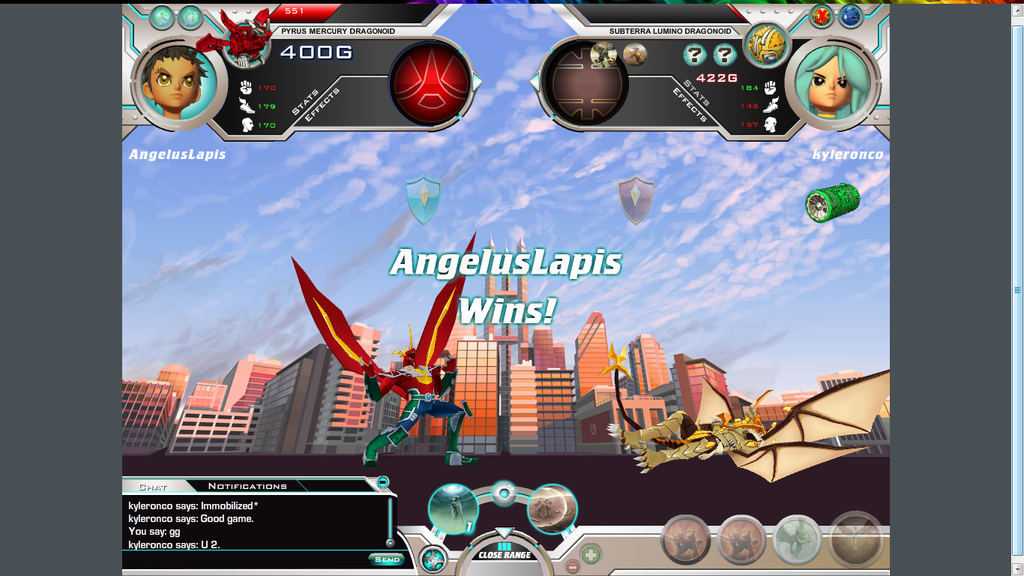
Task: Select the ability card marked with a 1
Action: pos(453,508)
